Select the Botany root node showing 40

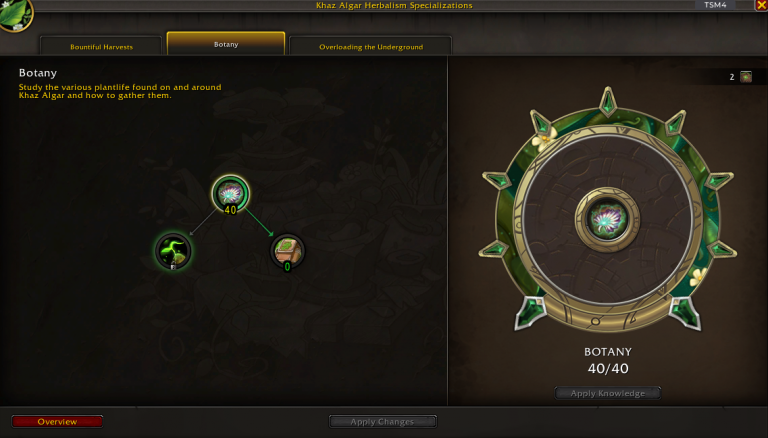(231, 193)
